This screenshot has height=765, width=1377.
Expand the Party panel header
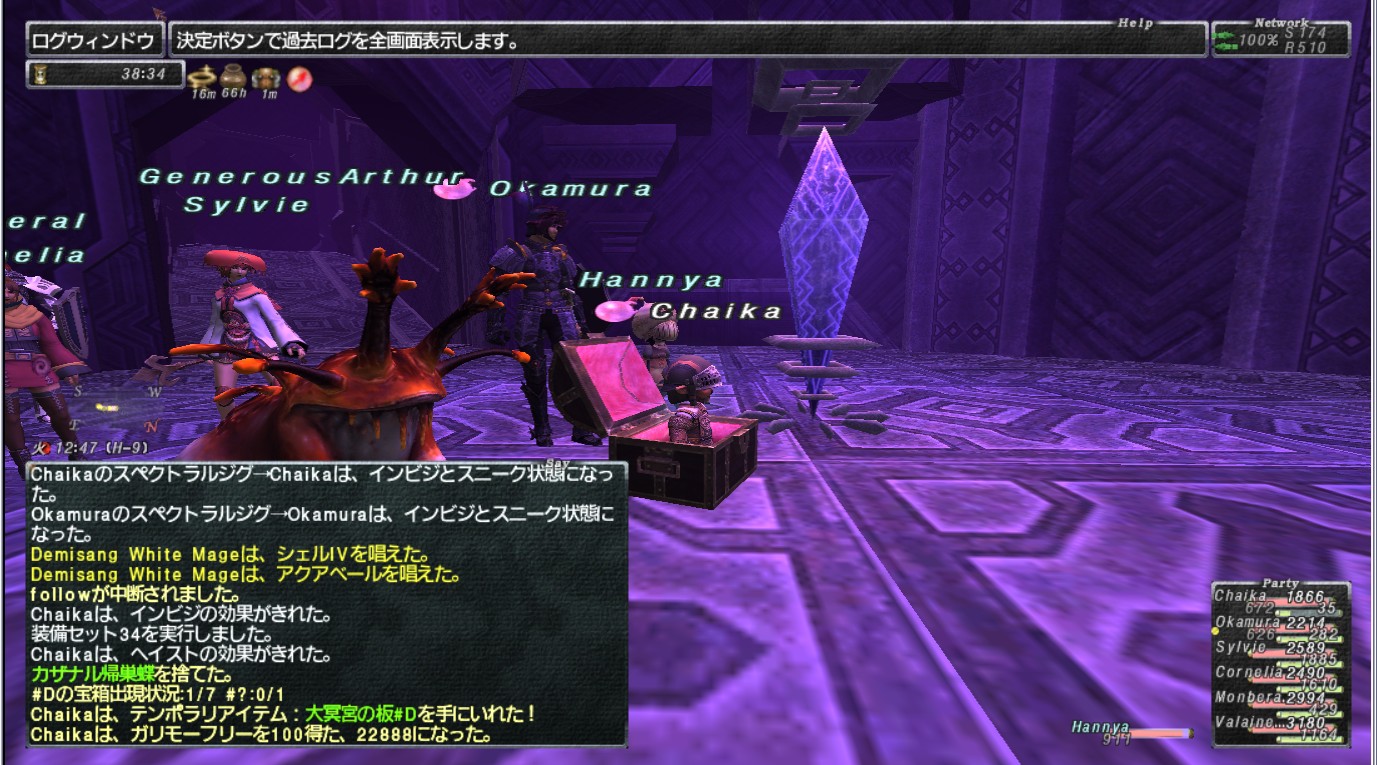1281,584
